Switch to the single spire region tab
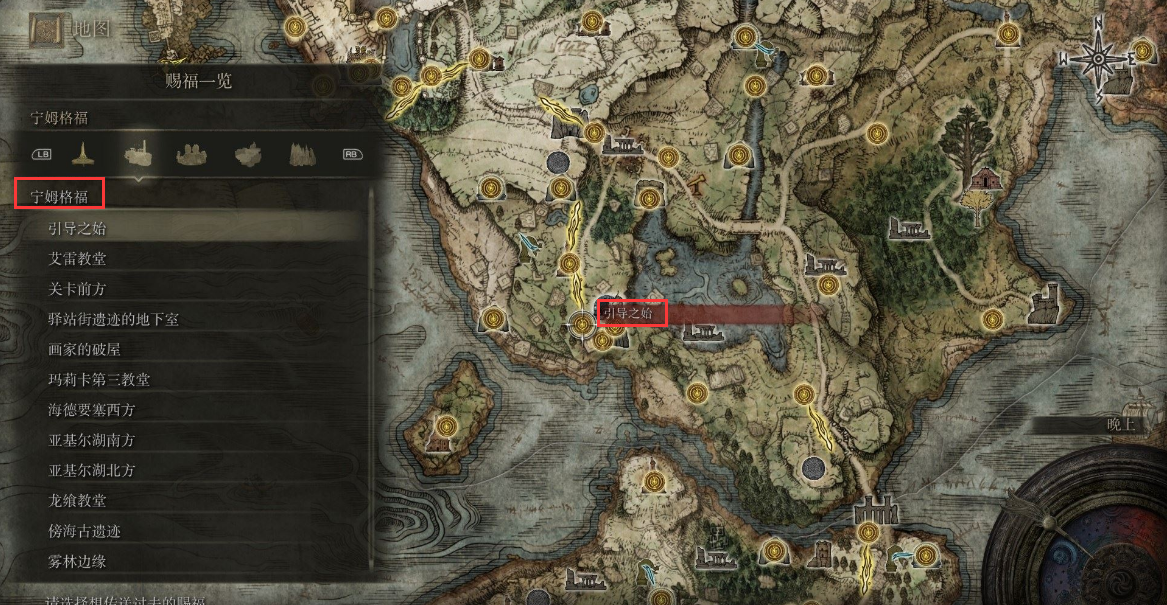The width and height of the screenshot is (1167, 605). point(83,154)
